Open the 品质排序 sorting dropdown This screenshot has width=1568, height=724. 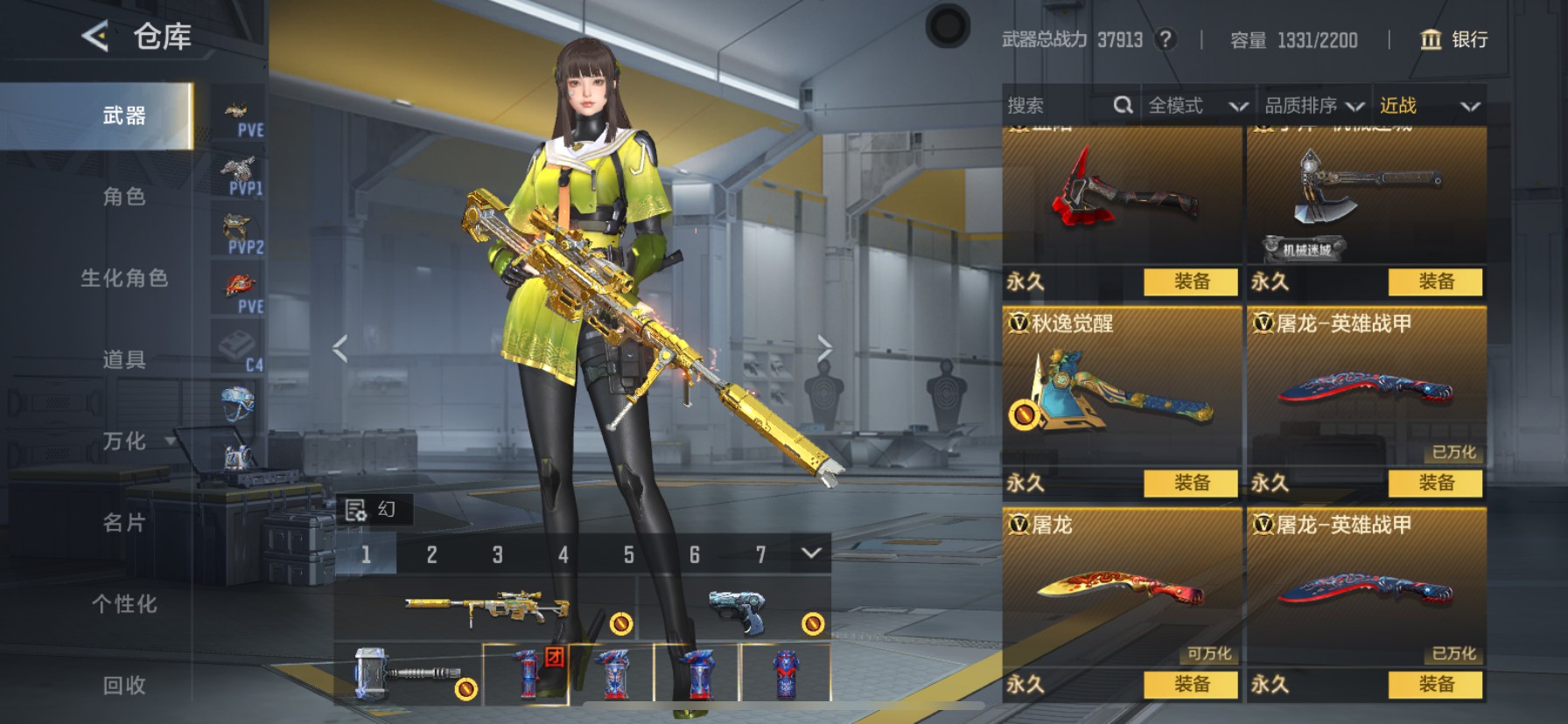pos(1313,106)
